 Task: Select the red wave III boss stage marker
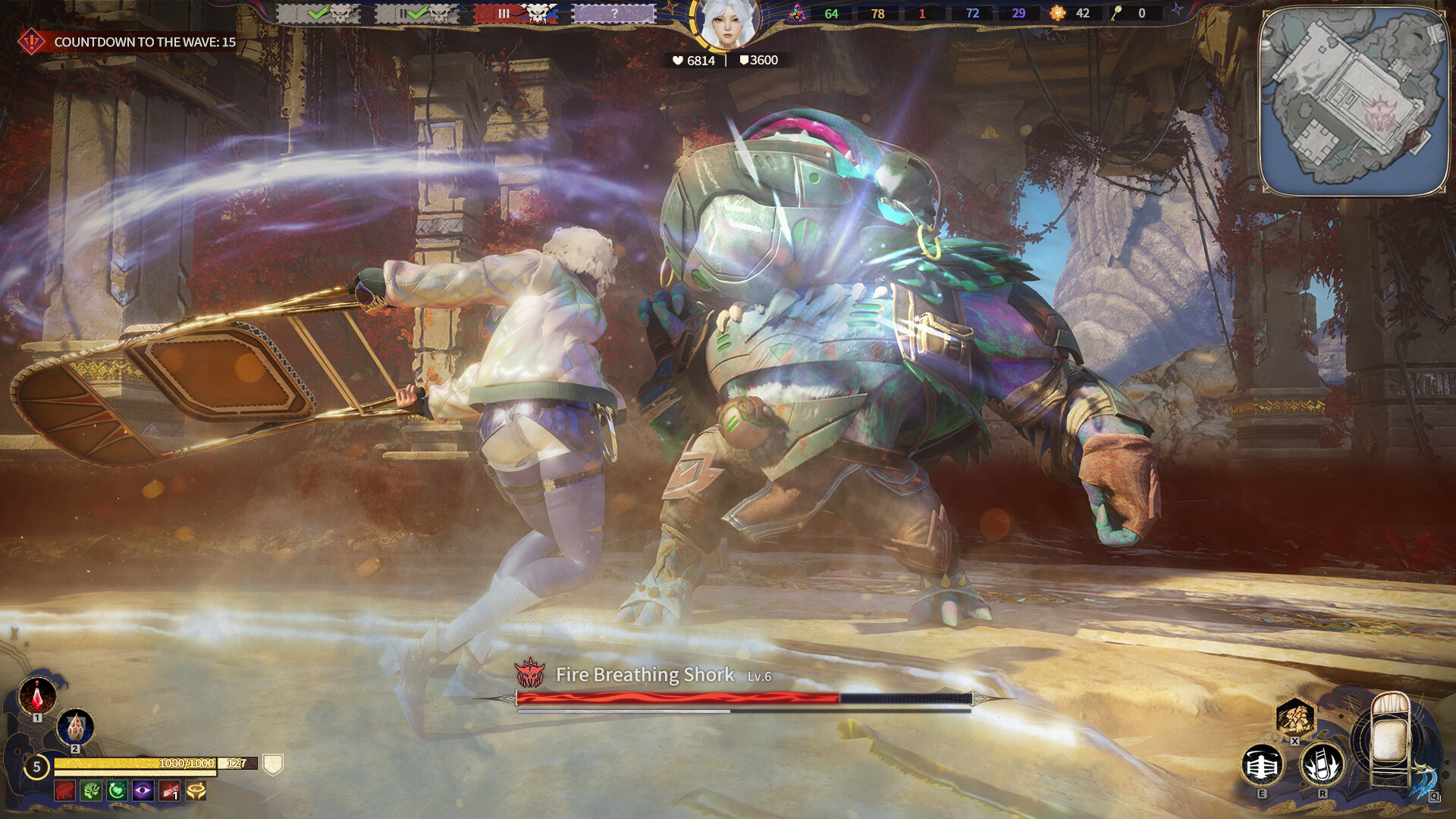coord(515,13)
